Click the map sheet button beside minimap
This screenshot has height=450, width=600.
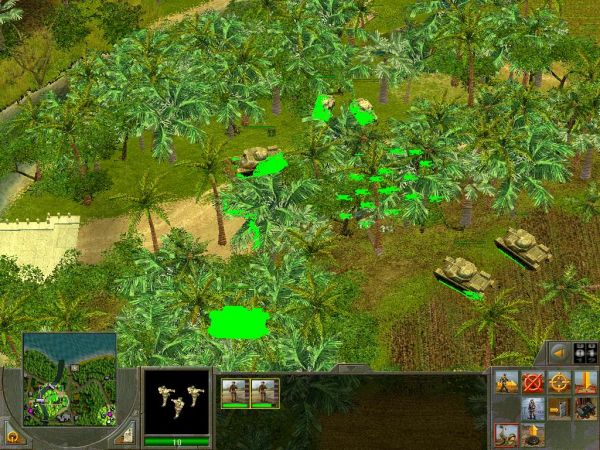[x=124, y=435]
